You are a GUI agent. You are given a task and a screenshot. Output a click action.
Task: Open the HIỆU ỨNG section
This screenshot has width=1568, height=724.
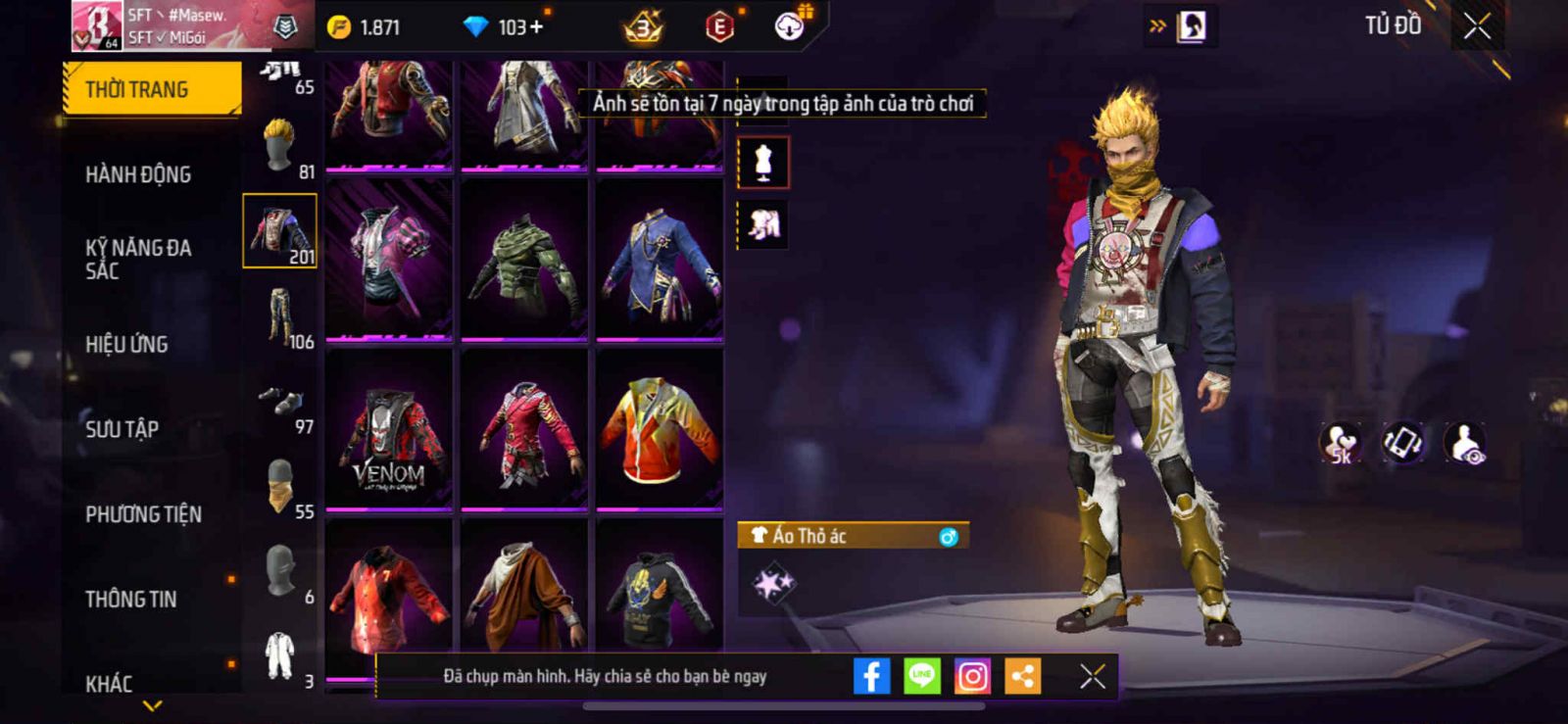126,344
